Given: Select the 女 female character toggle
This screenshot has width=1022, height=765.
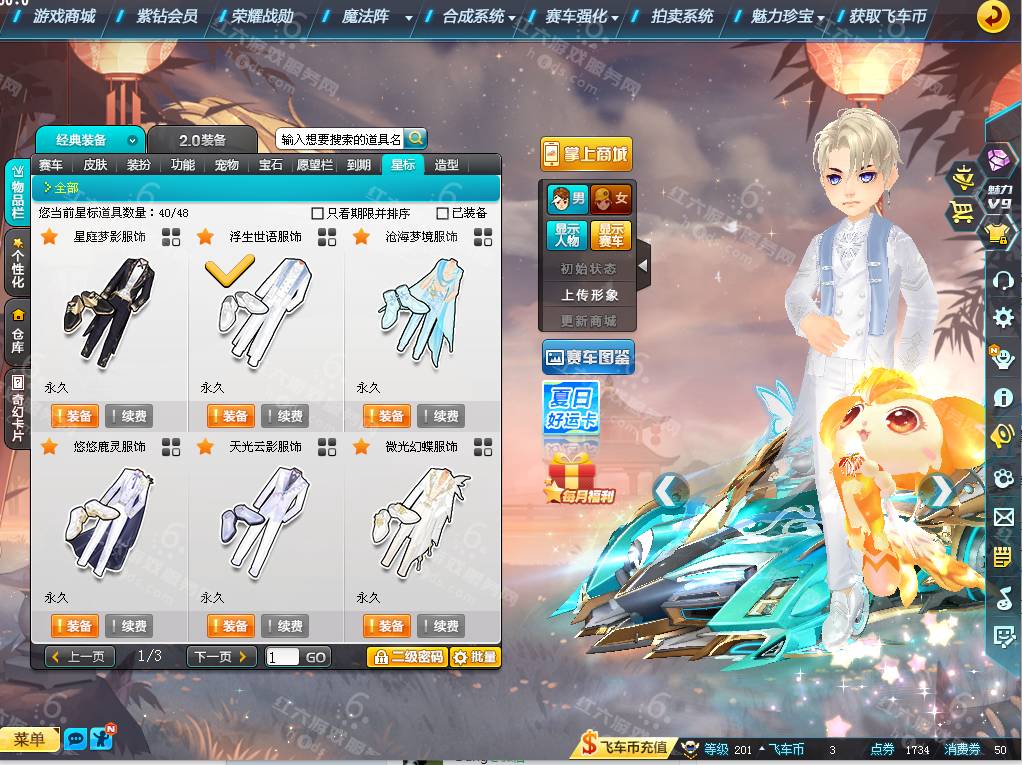Looking at the screenshot, I should coord(610,199).
